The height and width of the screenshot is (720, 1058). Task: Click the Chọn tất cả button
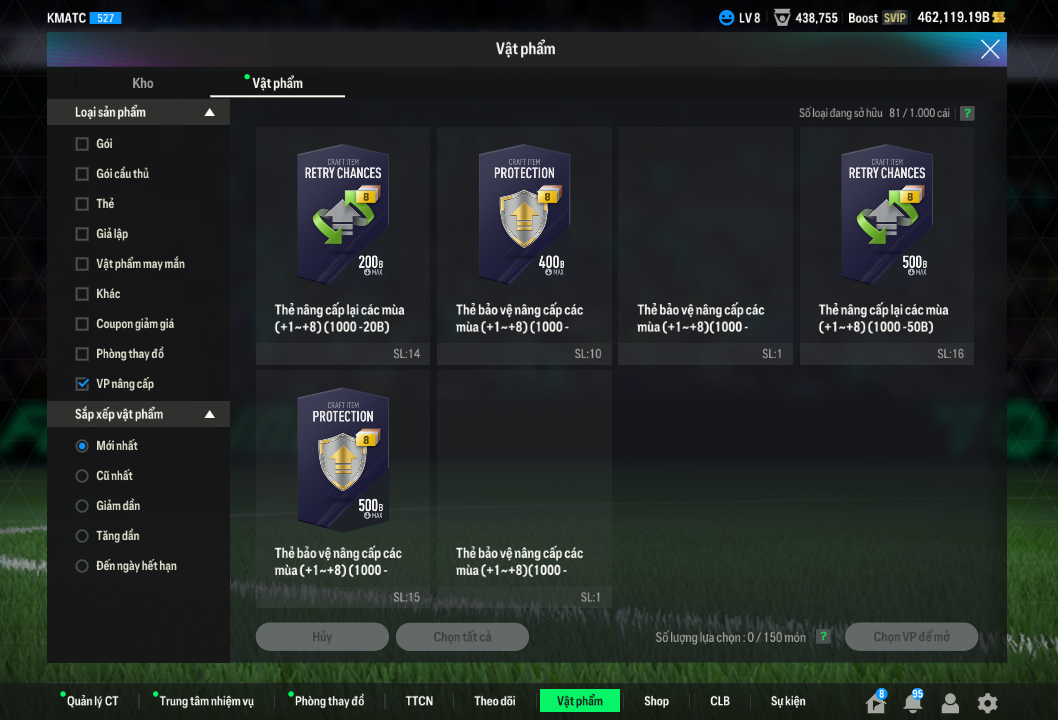(x=462, y=637)
